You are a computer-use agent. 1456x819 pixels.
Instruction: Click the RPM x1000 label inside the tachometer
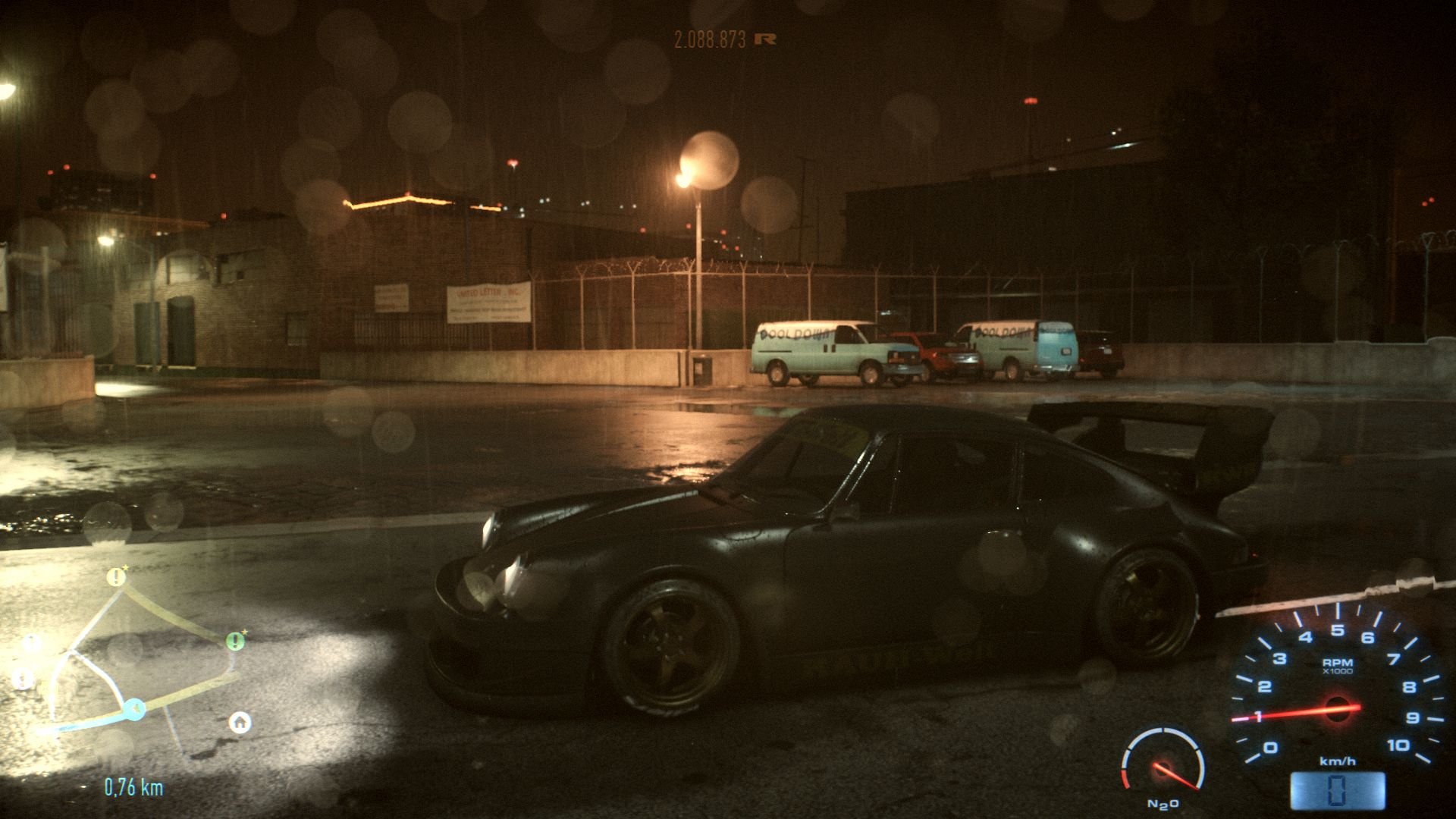click(x=1338, y=666)
